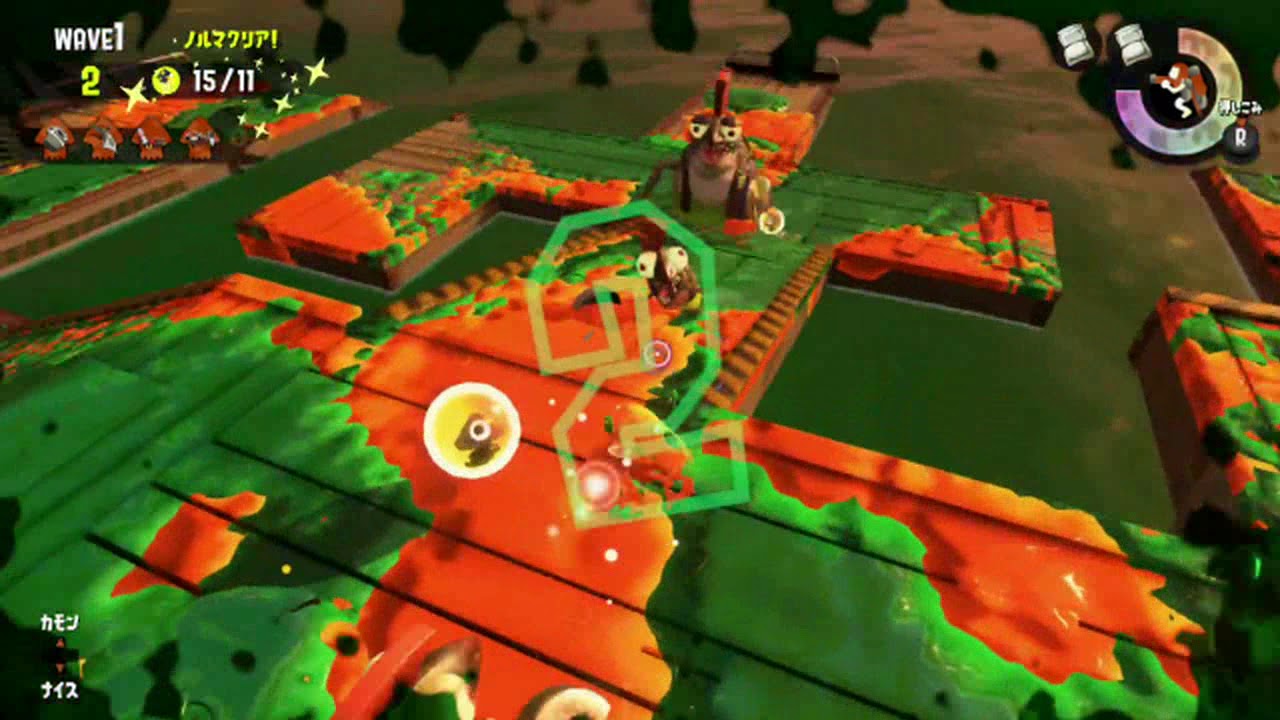This screenshot has height=720, width=1280.
Task: Click the right special weapon canister icon
Action: click(x=1130, y=45)
